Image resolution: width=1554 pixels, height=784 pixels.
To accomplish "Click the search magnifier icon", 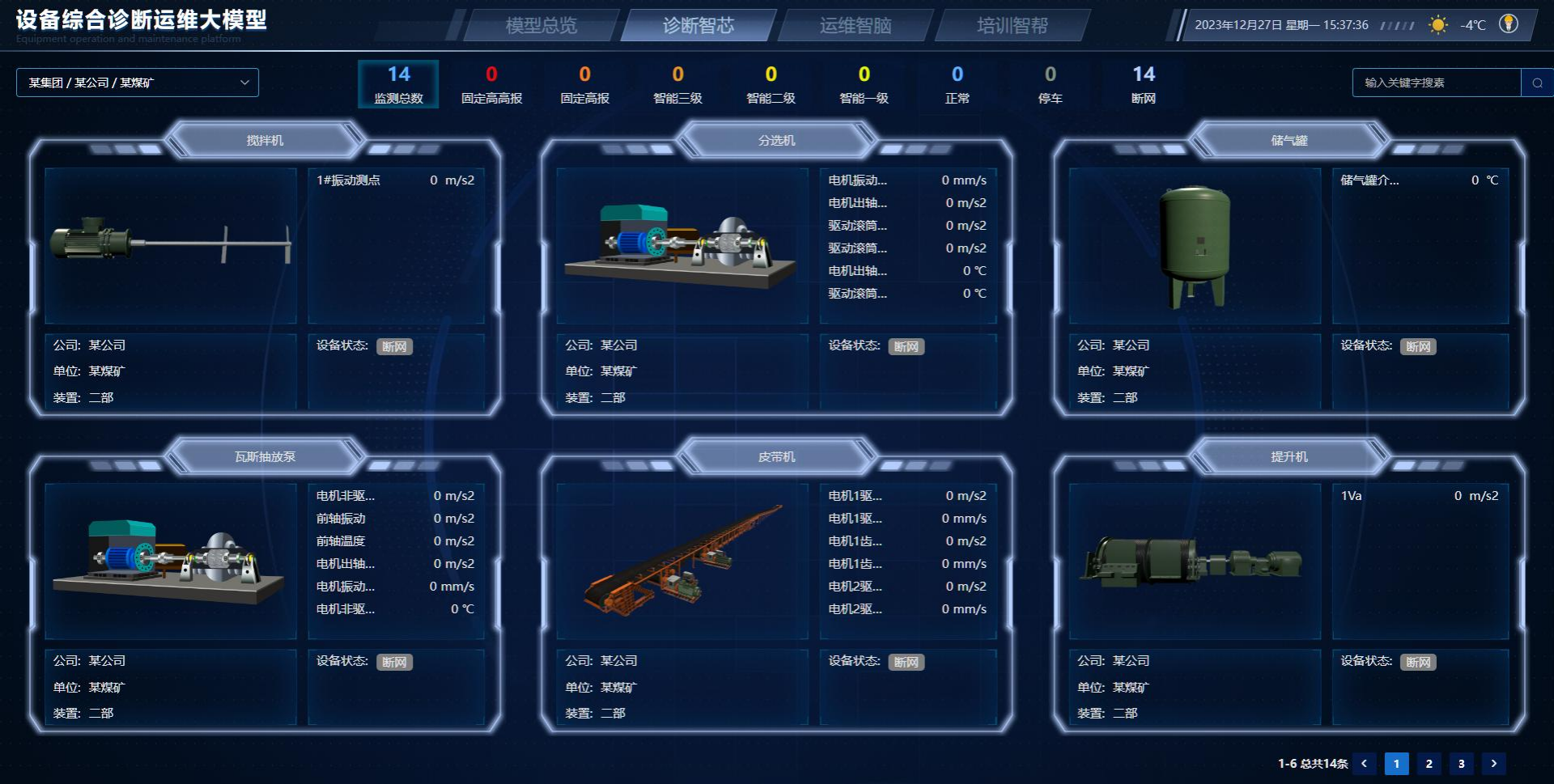I will 1536,82.
